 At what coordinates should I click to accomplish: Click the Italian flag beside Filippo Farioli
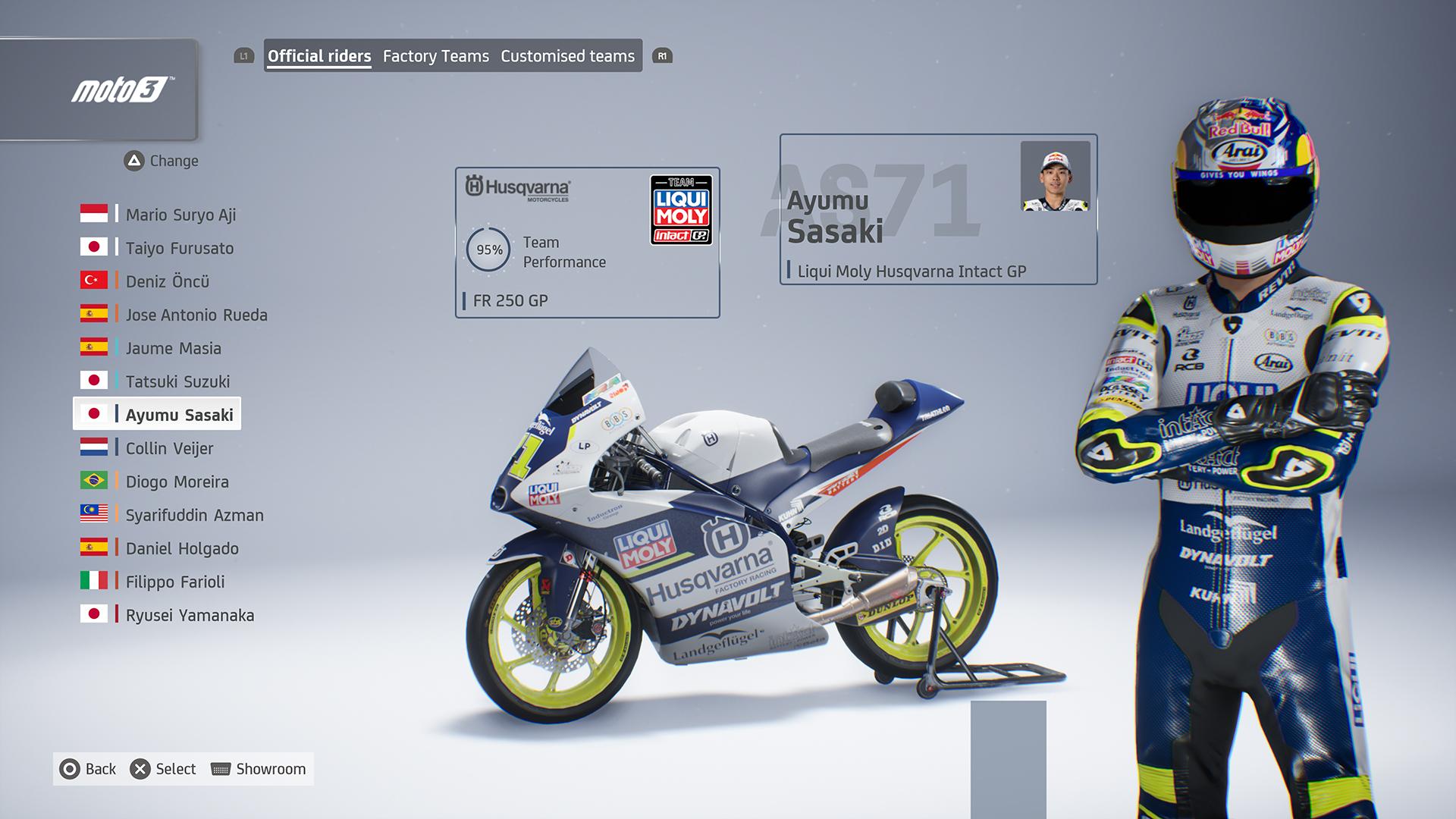pyautogui.click(x=94, y=582)
